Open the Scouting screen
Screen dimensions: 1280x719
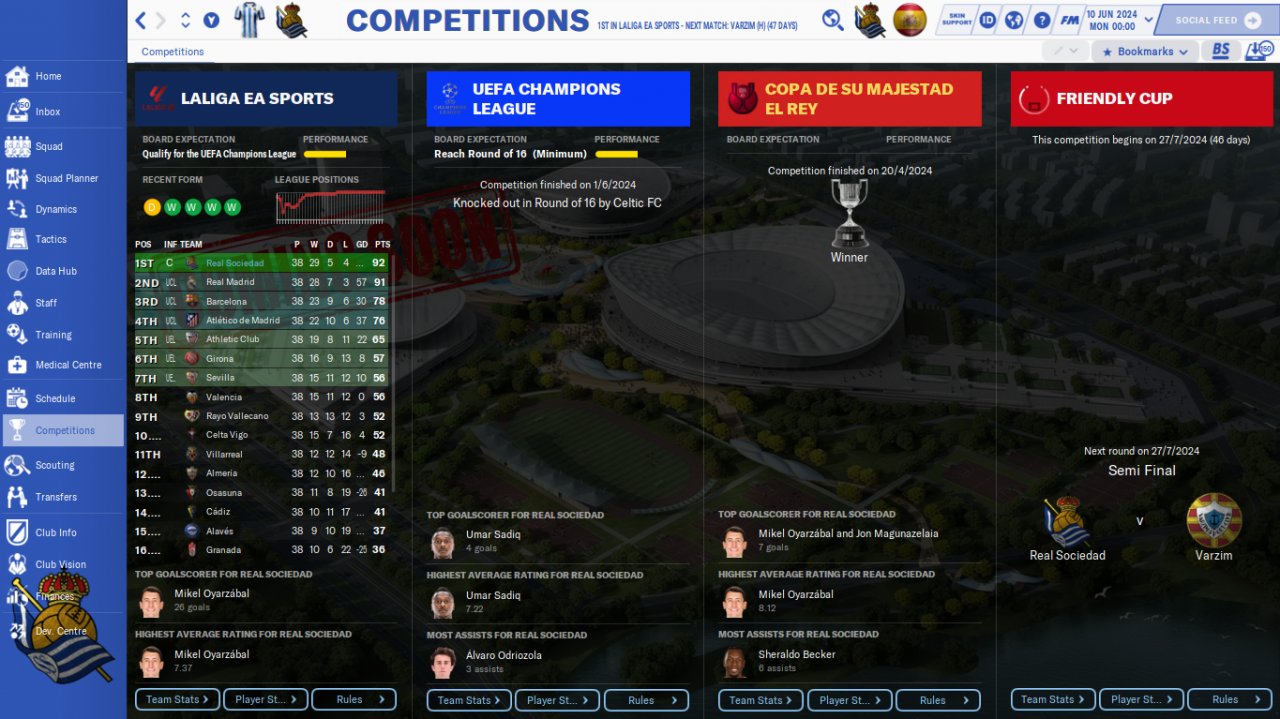pyautogui.click(x=54, y=465)
